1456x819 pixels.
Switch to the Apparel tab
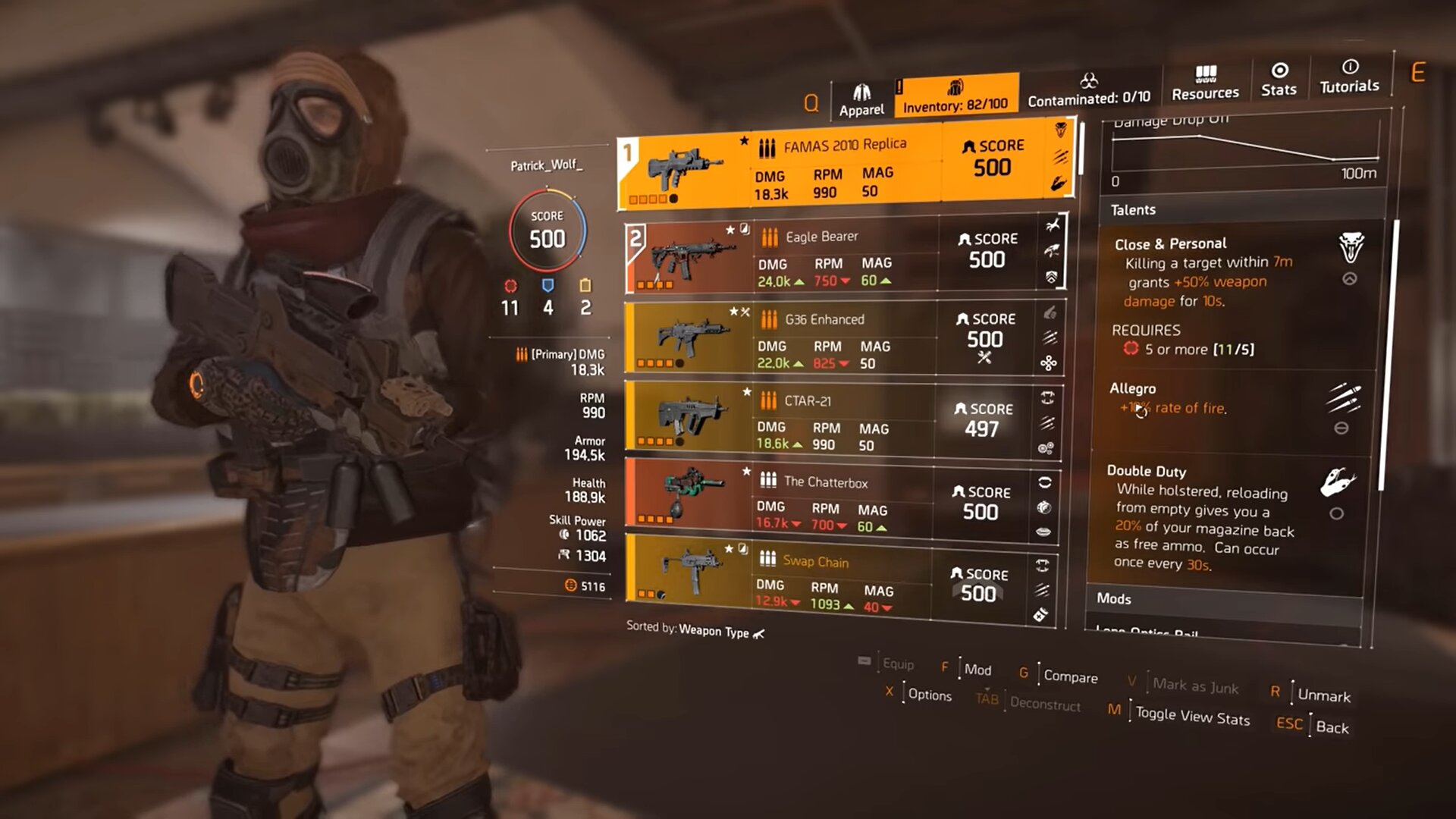click(x=861, y=95)
